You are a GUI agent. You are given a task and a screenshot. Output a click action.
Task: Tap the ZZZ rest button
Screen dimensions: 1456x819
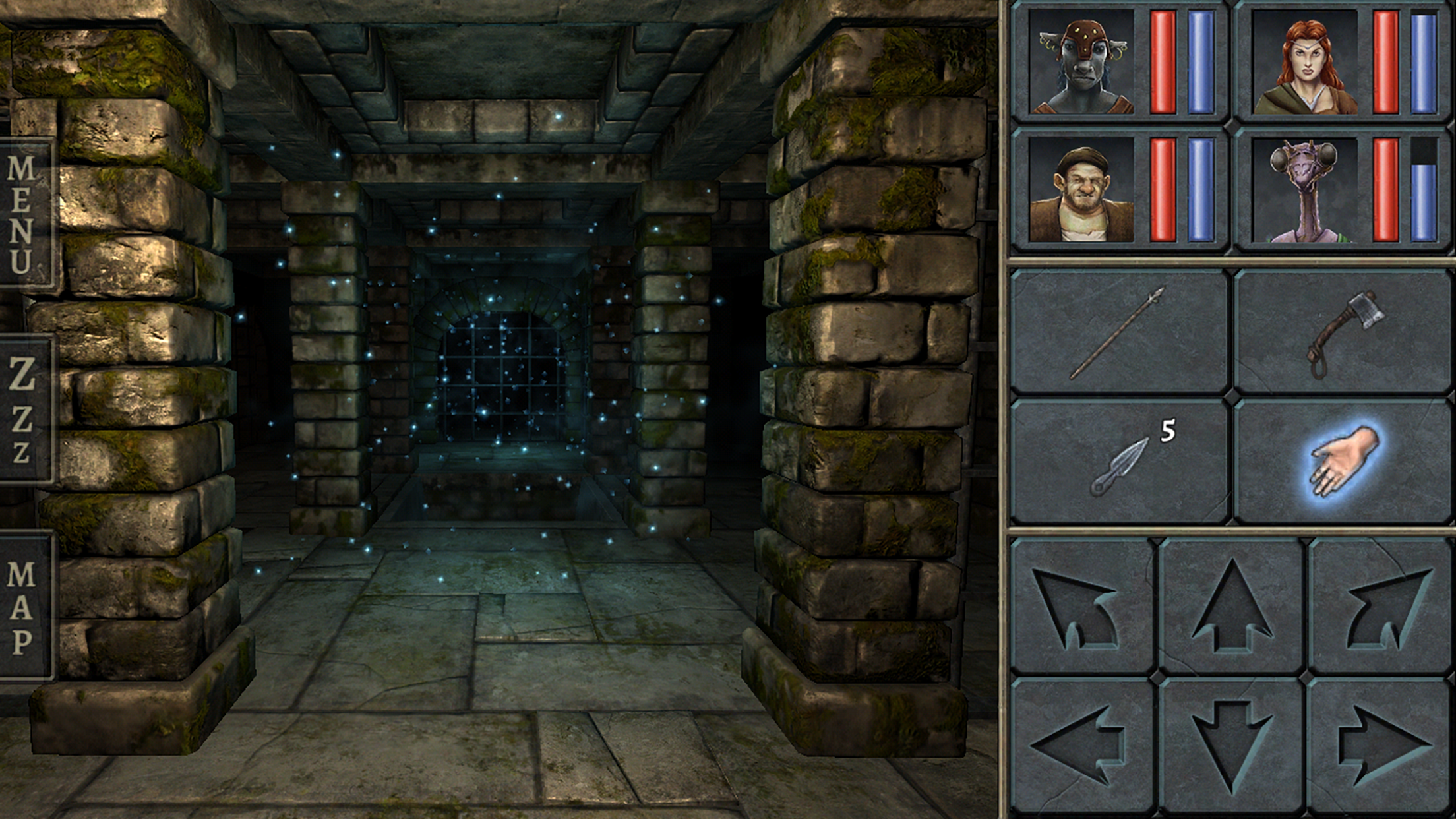click(24, 410)
